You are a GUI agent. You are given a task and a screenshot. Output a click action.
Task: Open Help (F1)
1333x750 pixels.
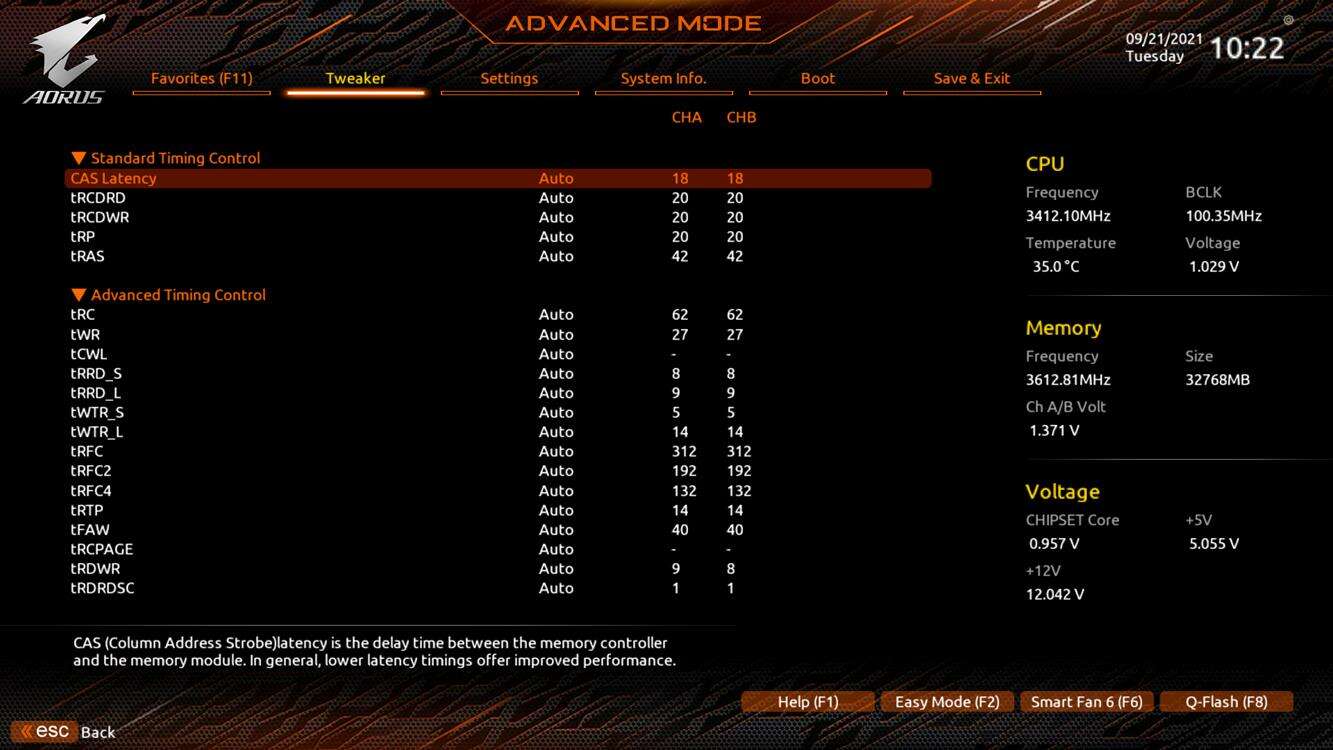pos(808,702)
